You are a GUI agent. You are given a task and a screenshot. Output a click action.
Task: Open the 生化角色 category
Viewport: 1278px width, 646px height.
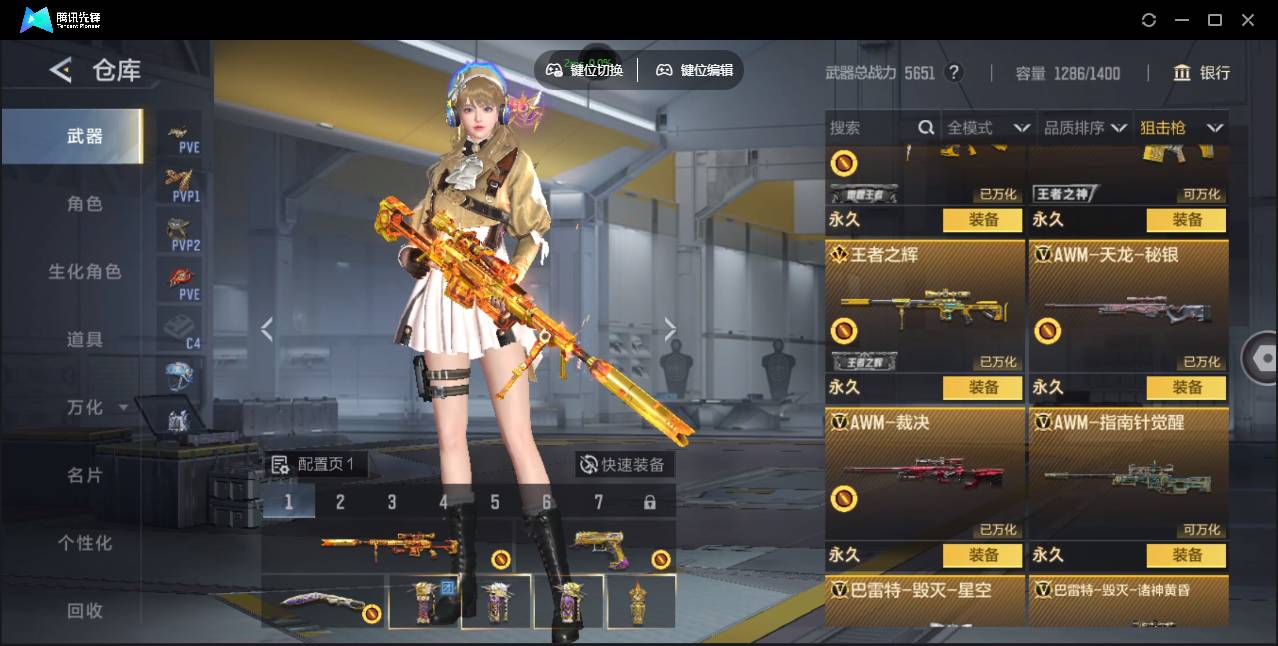point(85,272)
